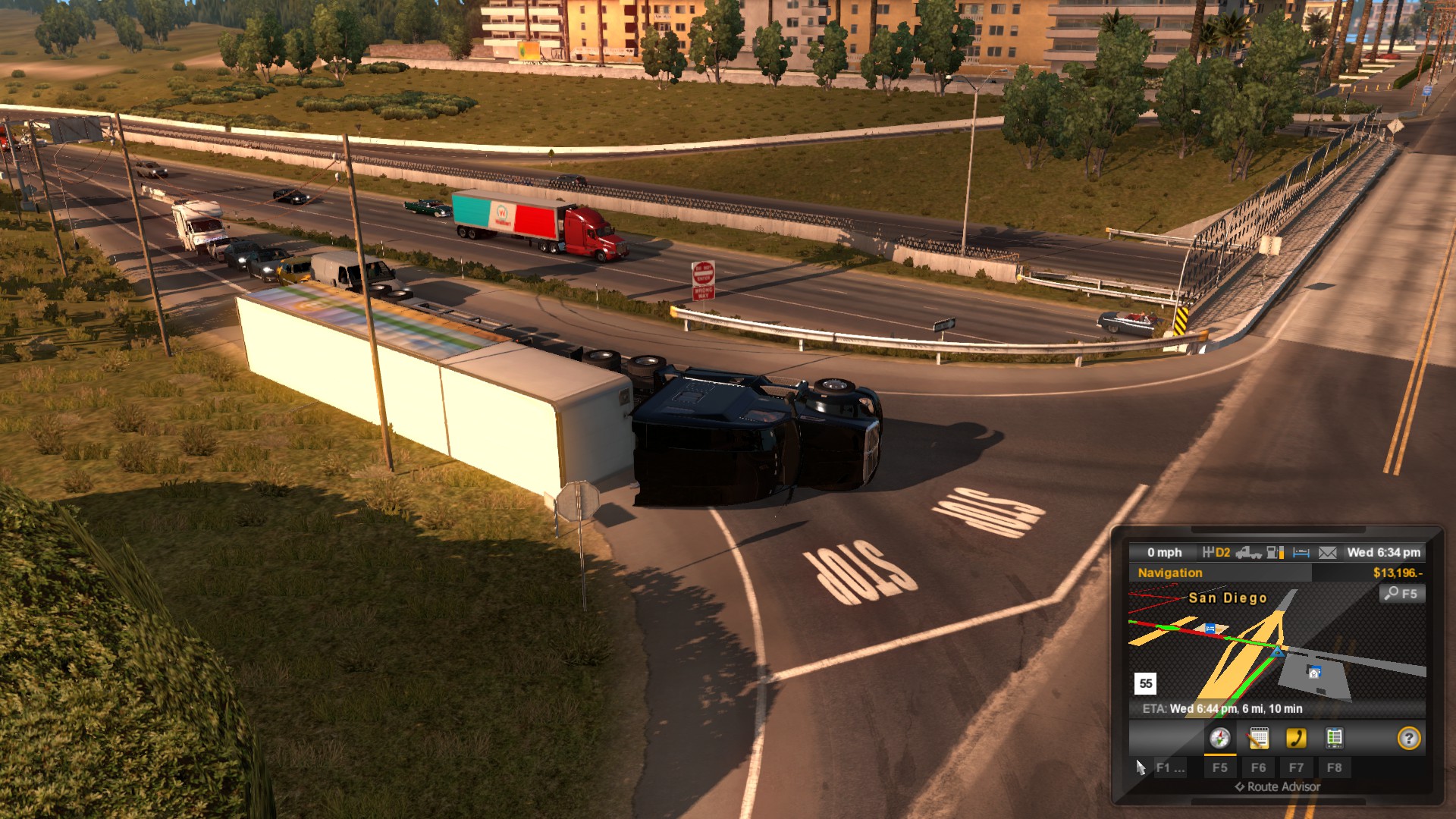Viewport: 1456px width, 819px height.
Task: Open the yellow phone assistance tab
Action: 1296,739
